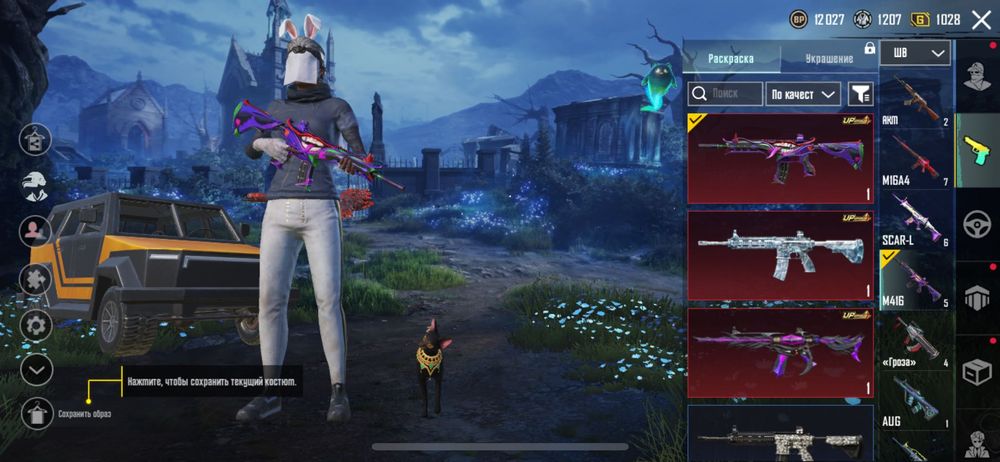Click Сохранить образ to save outfit
The image size is (1000, 462).
37,412
